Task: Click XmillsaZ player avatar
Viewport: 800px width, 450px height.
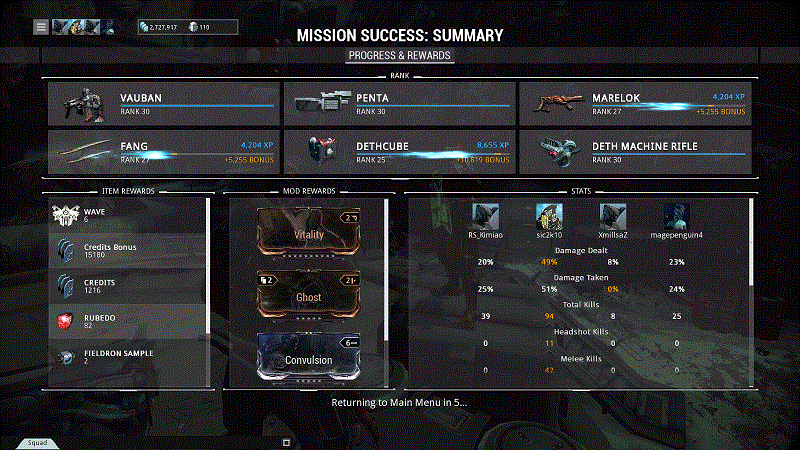Action: (613, 217)
